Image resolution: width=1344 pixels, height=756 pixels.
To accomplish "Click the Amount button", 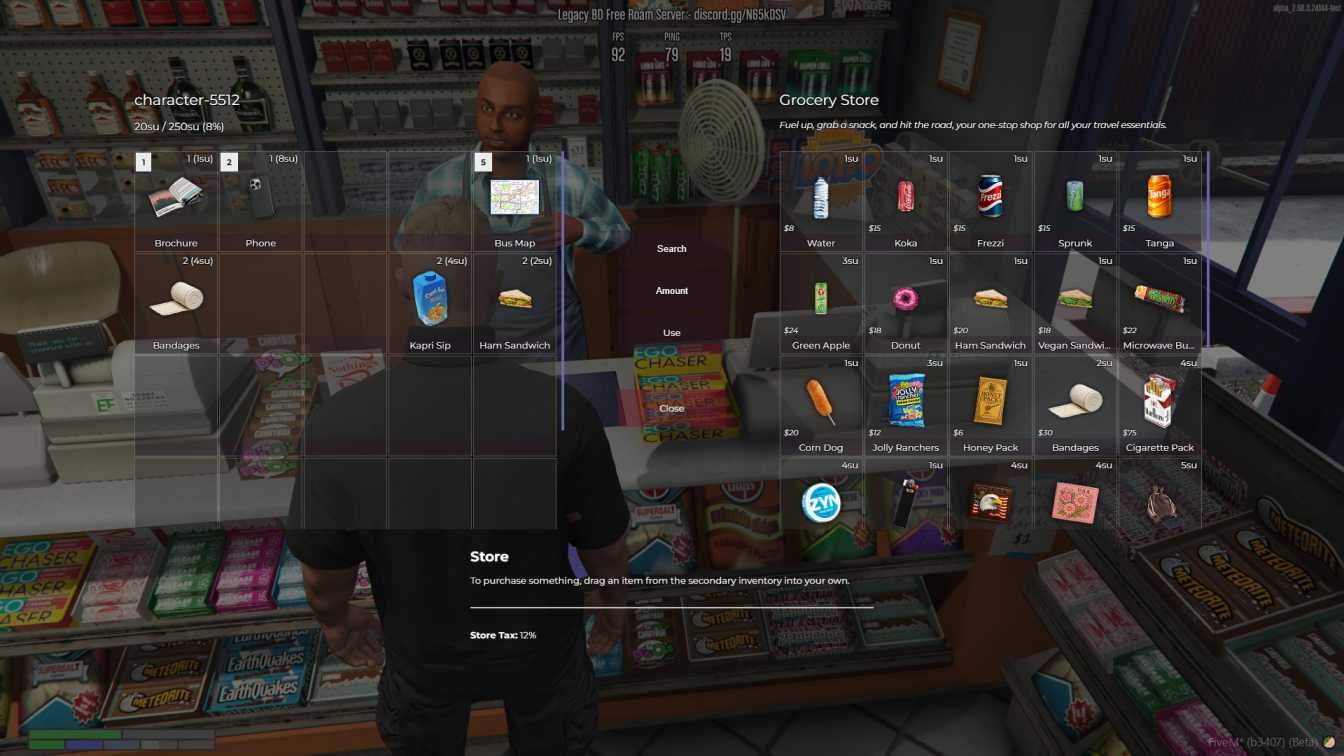I will [671, 290].
